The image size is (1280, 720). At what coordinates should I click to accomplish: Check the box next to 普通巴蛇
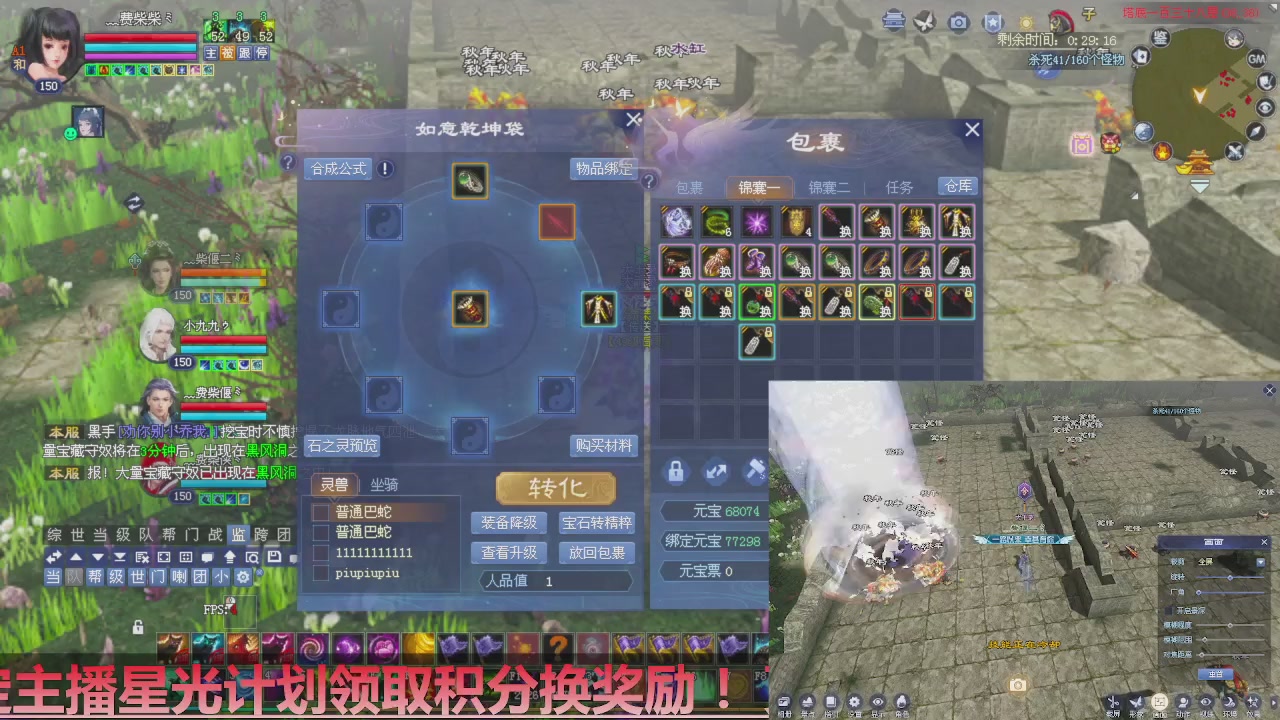322,513
